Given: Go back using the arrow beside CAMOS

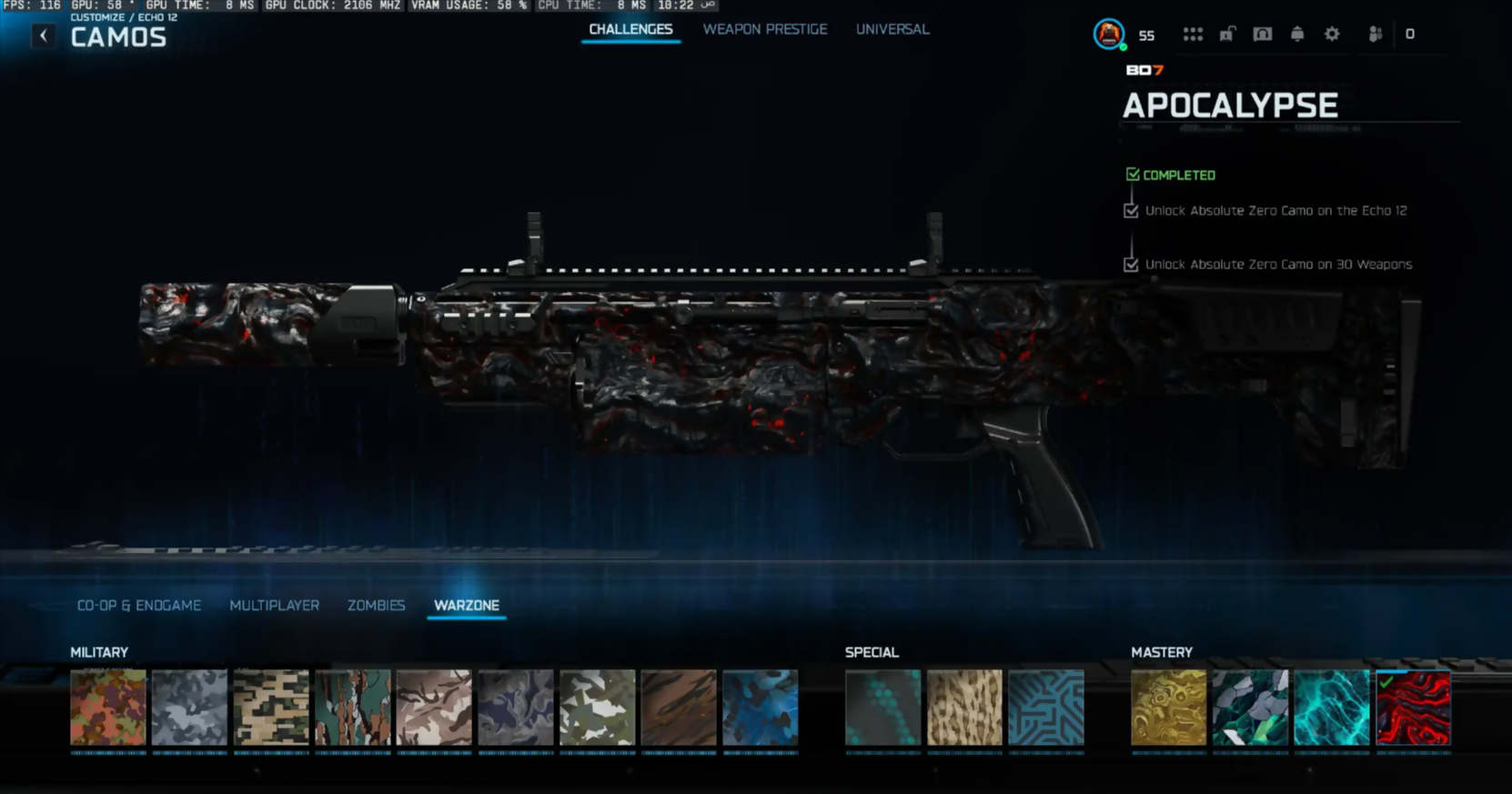Looking at the screenshot, I should pos(43,35).
